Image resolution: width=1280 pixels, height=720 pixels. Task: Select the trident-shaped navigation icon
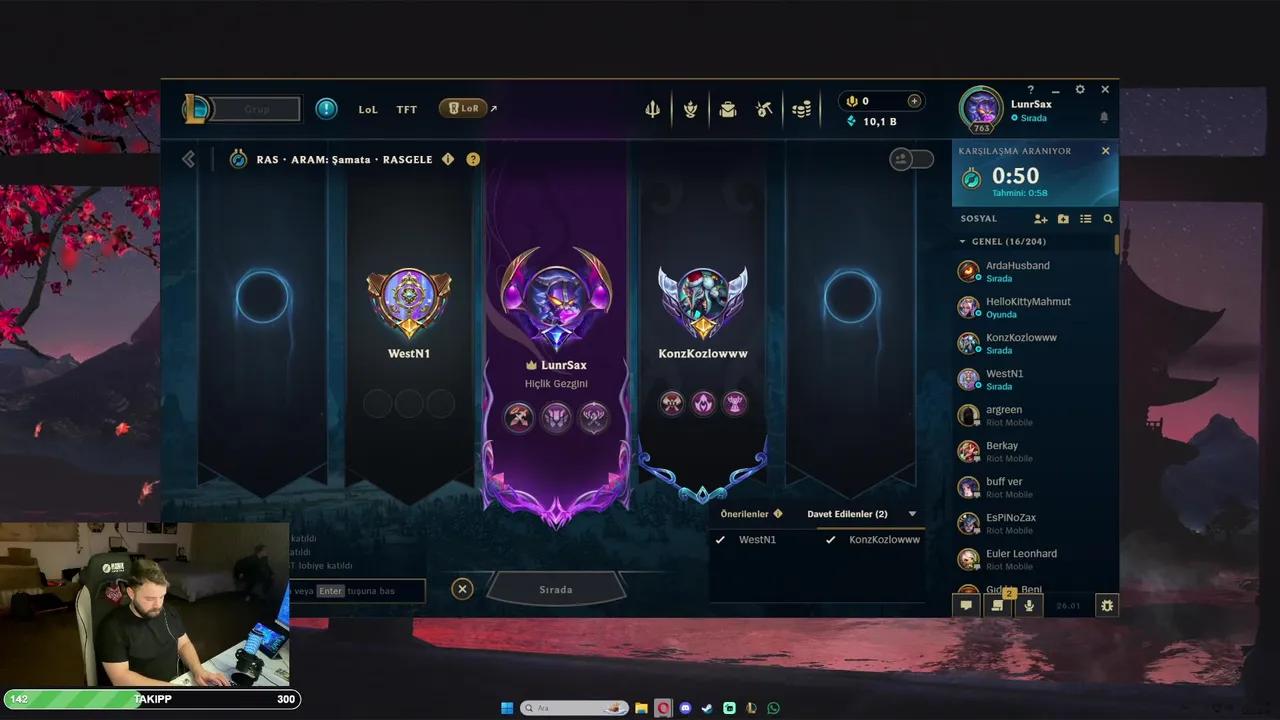652,109
